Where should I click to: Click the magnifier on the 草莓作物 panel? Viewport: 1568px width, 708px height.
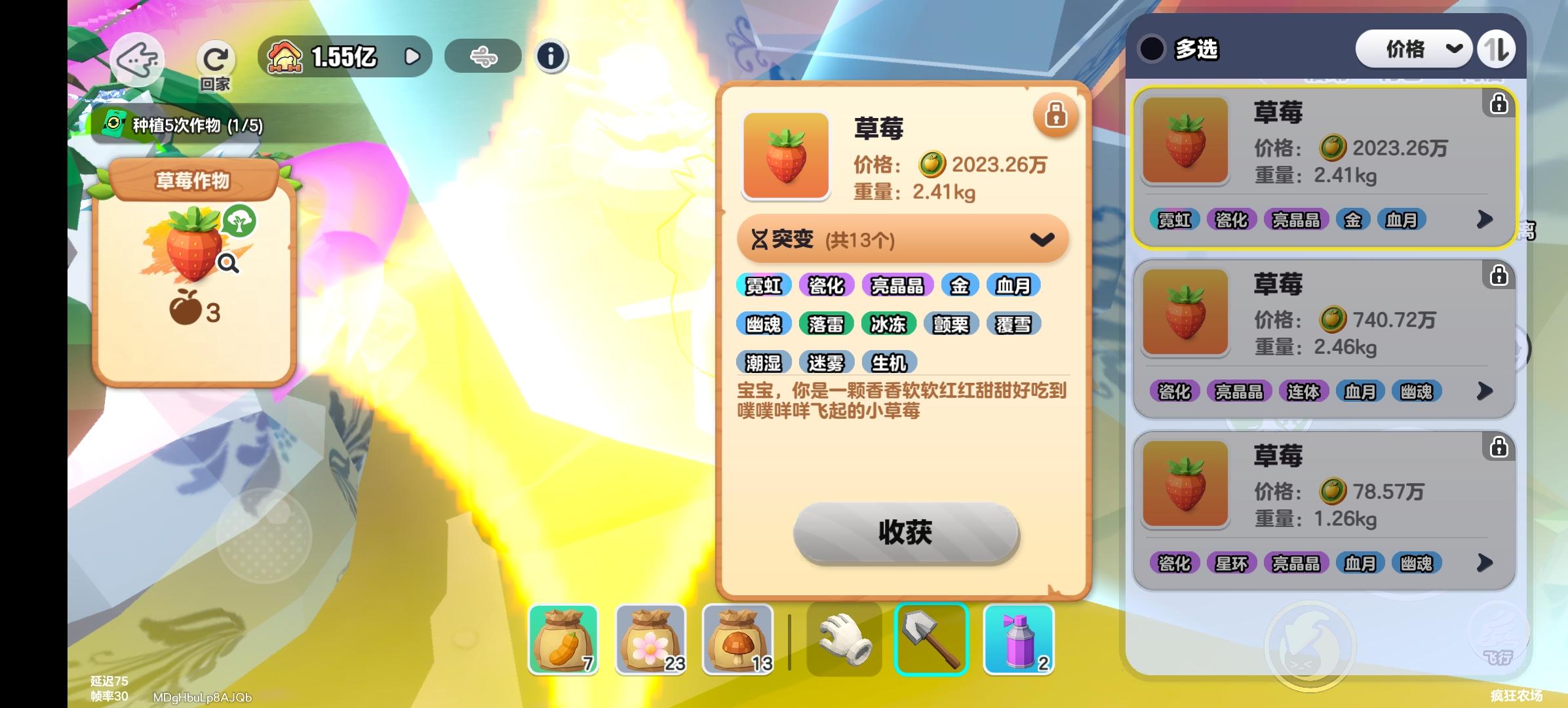click(x=226, y=262)
